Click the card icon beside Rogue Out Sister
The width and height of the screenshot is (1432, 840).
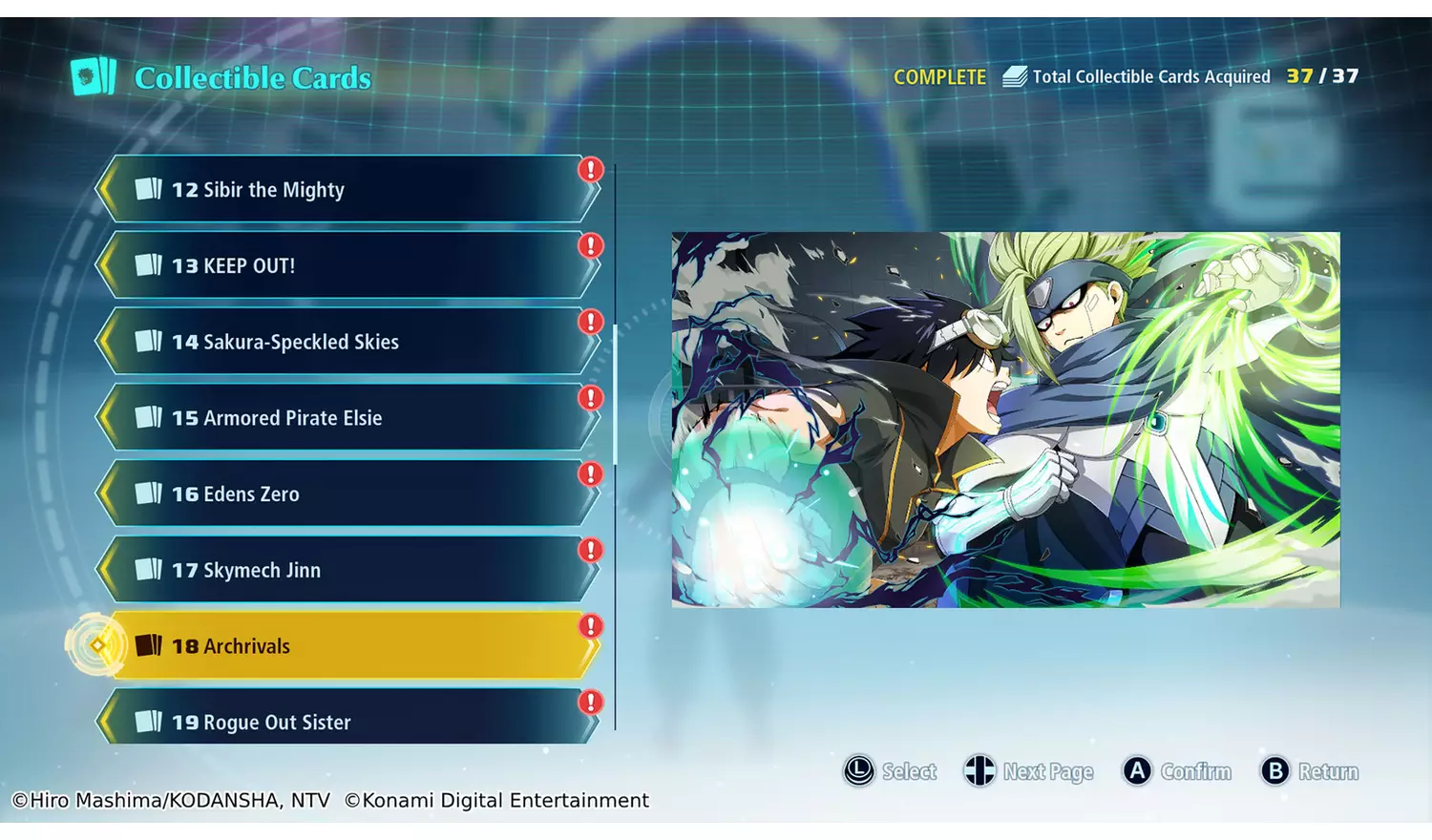pos(153,722)
